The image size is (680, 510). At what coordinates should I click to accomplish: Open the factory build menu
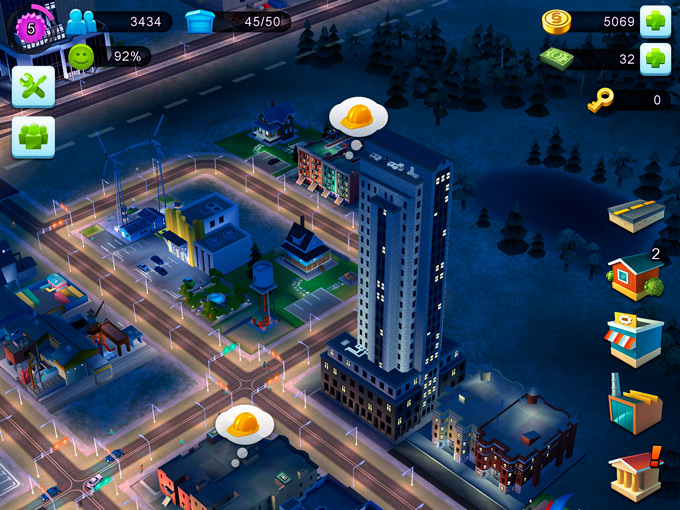tap(635, 405)
